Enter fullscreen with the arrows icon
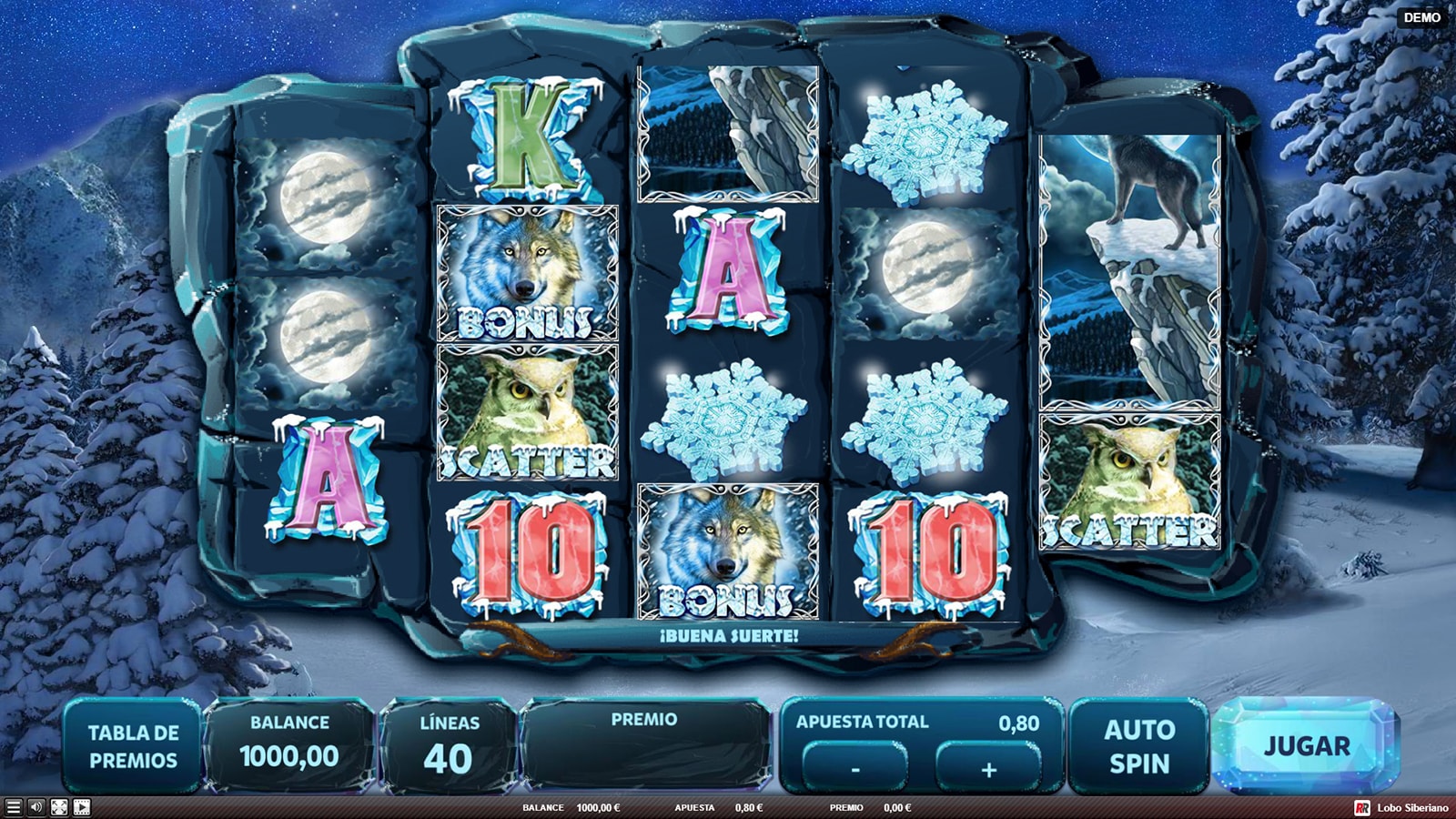Viewport: 1456px width, 819px height. click(x=59, y=807)
